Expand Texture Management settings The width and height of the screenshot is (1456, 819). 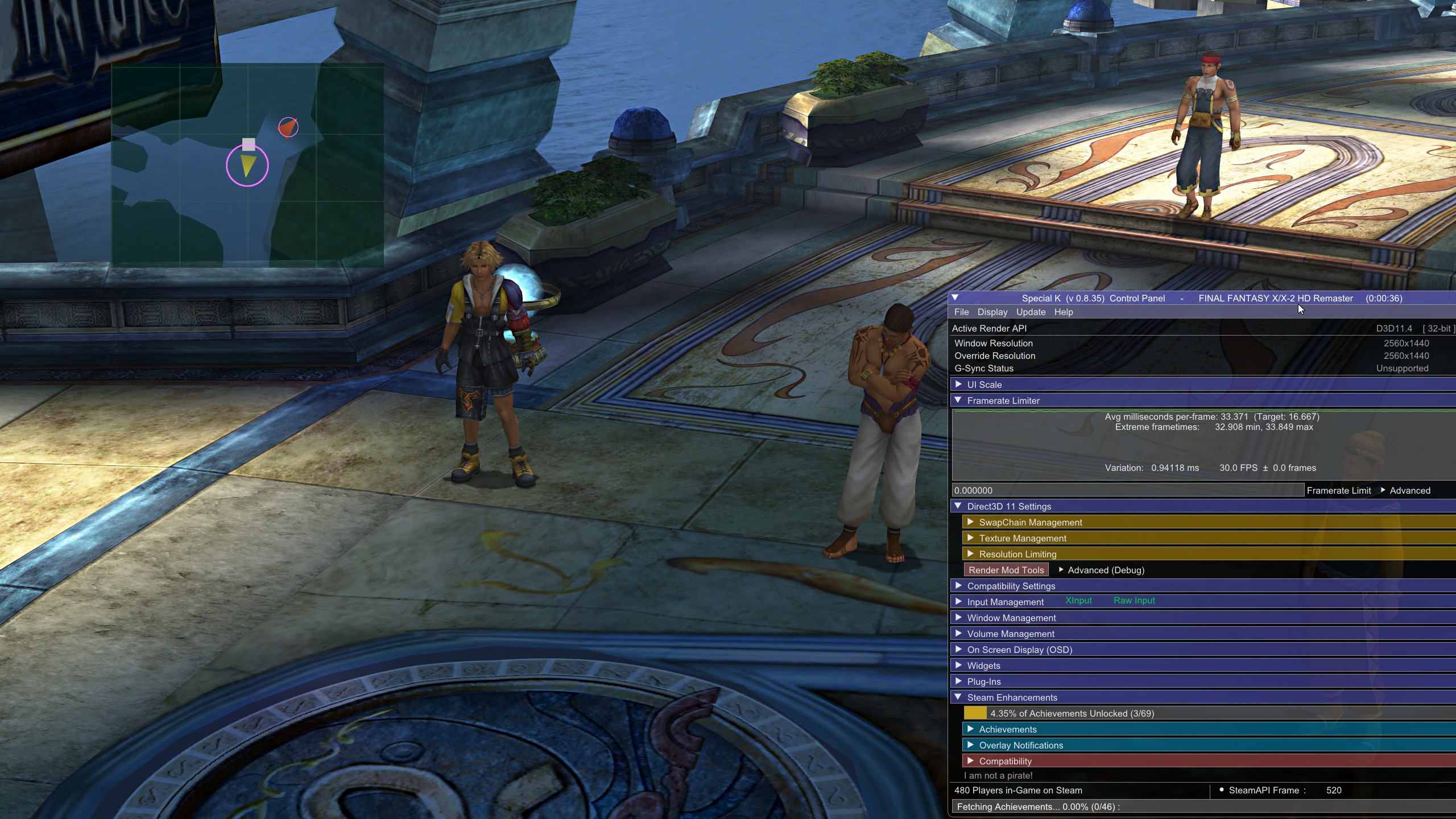point(1022,539)
